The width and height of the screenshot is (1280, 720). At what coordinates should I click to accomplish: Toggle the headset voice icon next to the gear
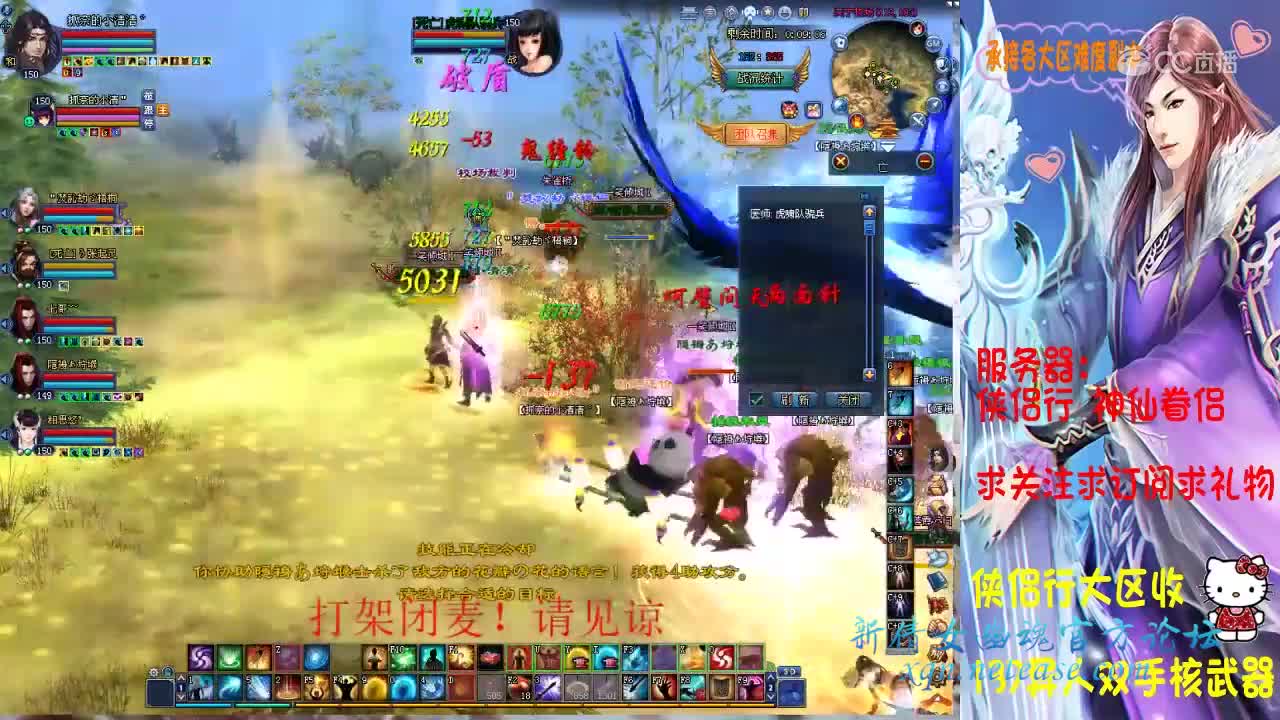[167, 673]
